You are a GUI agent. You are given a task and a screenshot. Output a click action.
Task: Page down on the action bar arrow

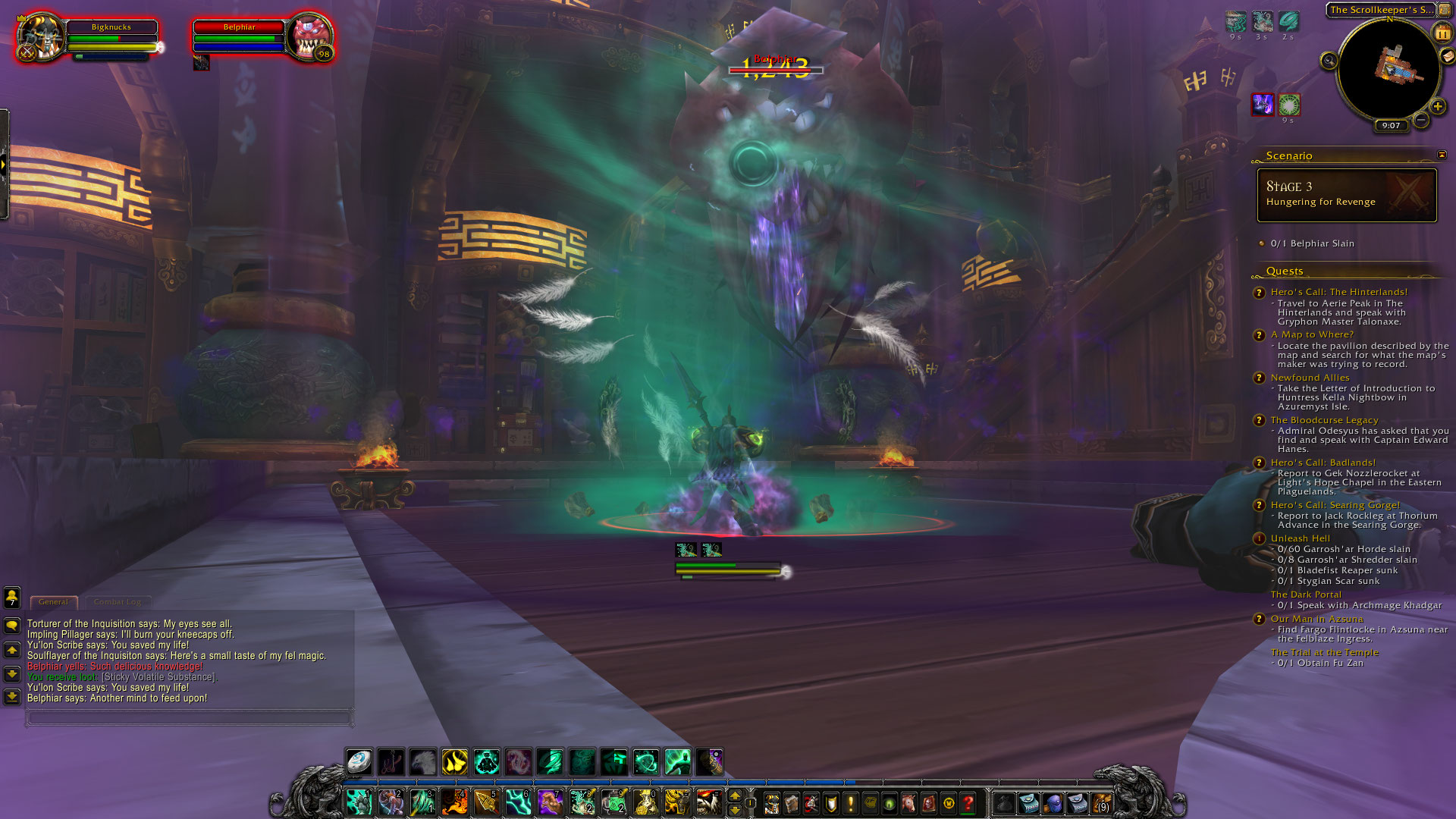(734, 809)
